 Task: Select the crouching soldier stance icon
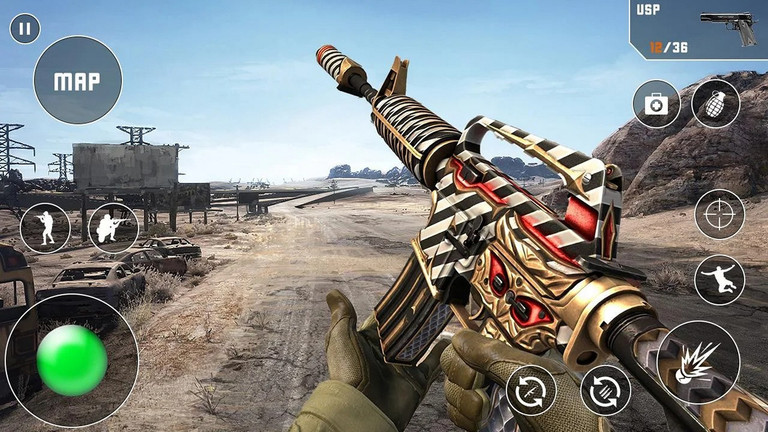pyautogui.click(x=113, y=228)
